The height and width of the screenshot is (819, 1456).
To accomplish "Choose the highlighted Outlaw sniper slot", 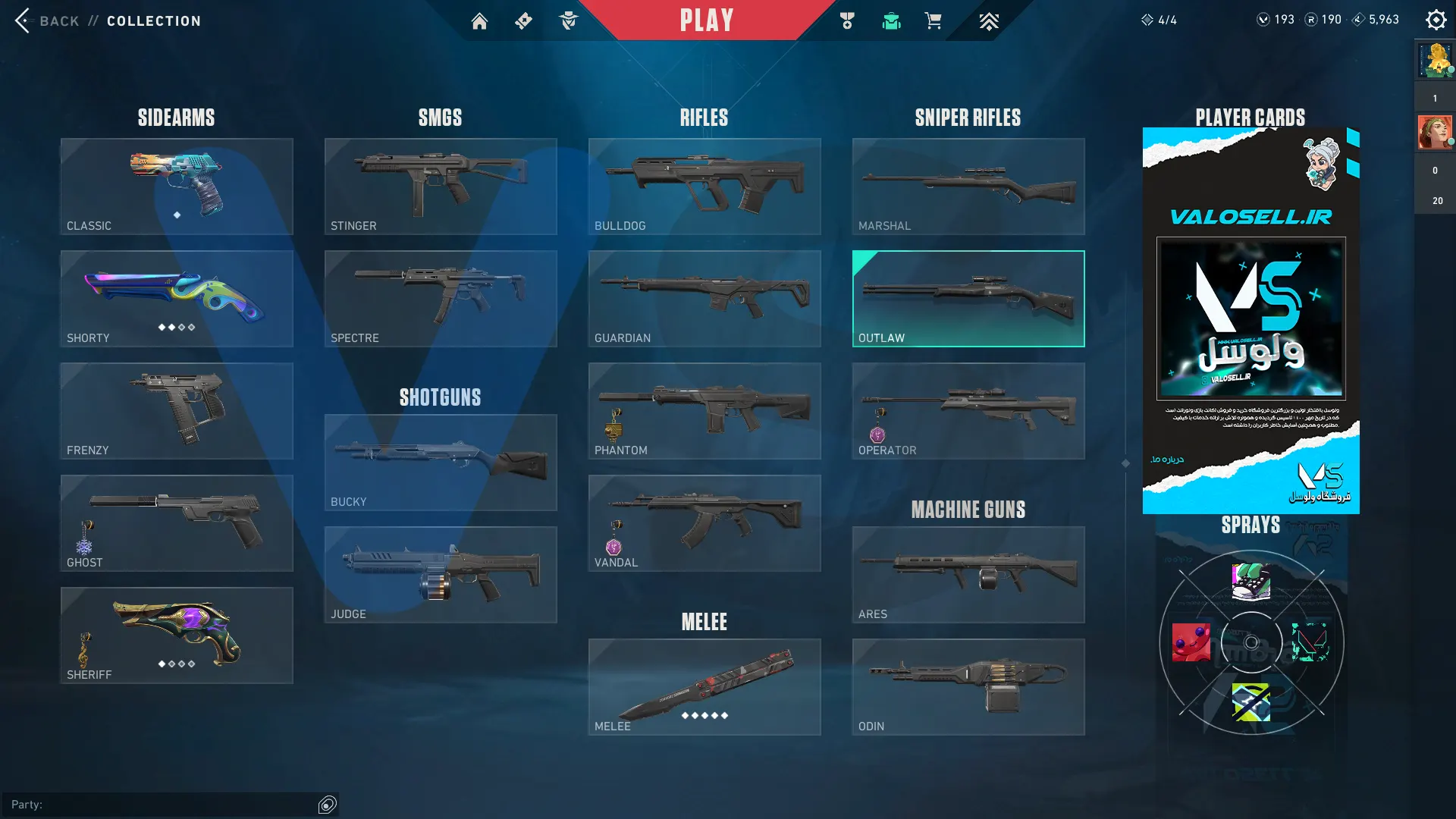I will point(968,299).
